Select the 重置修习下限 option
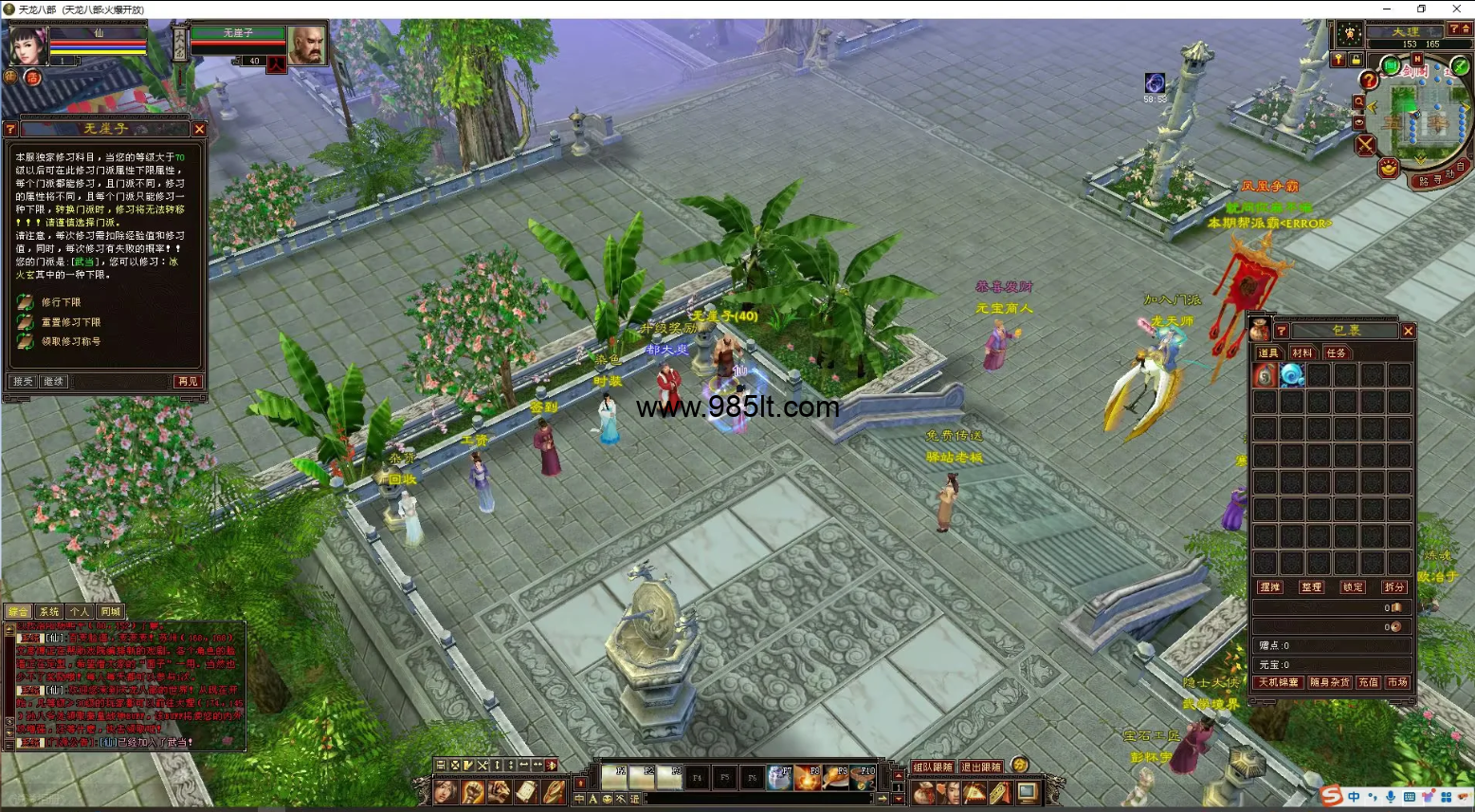Image resolution: width=1475 pixels, height=812 pixels. click(70, 322)
